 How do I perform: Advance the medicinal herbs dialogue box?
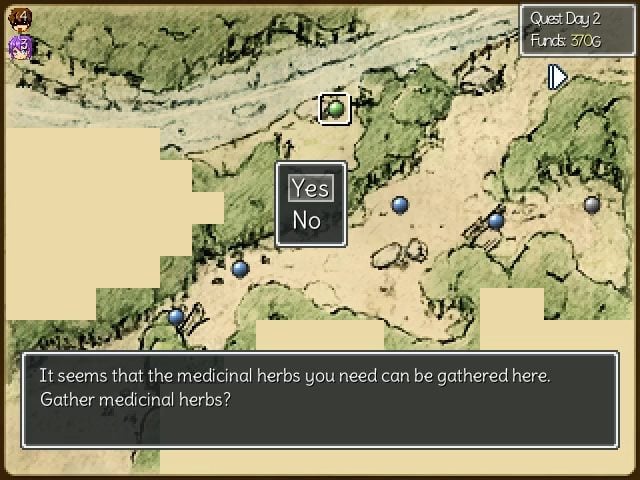[x=319, y=399]
